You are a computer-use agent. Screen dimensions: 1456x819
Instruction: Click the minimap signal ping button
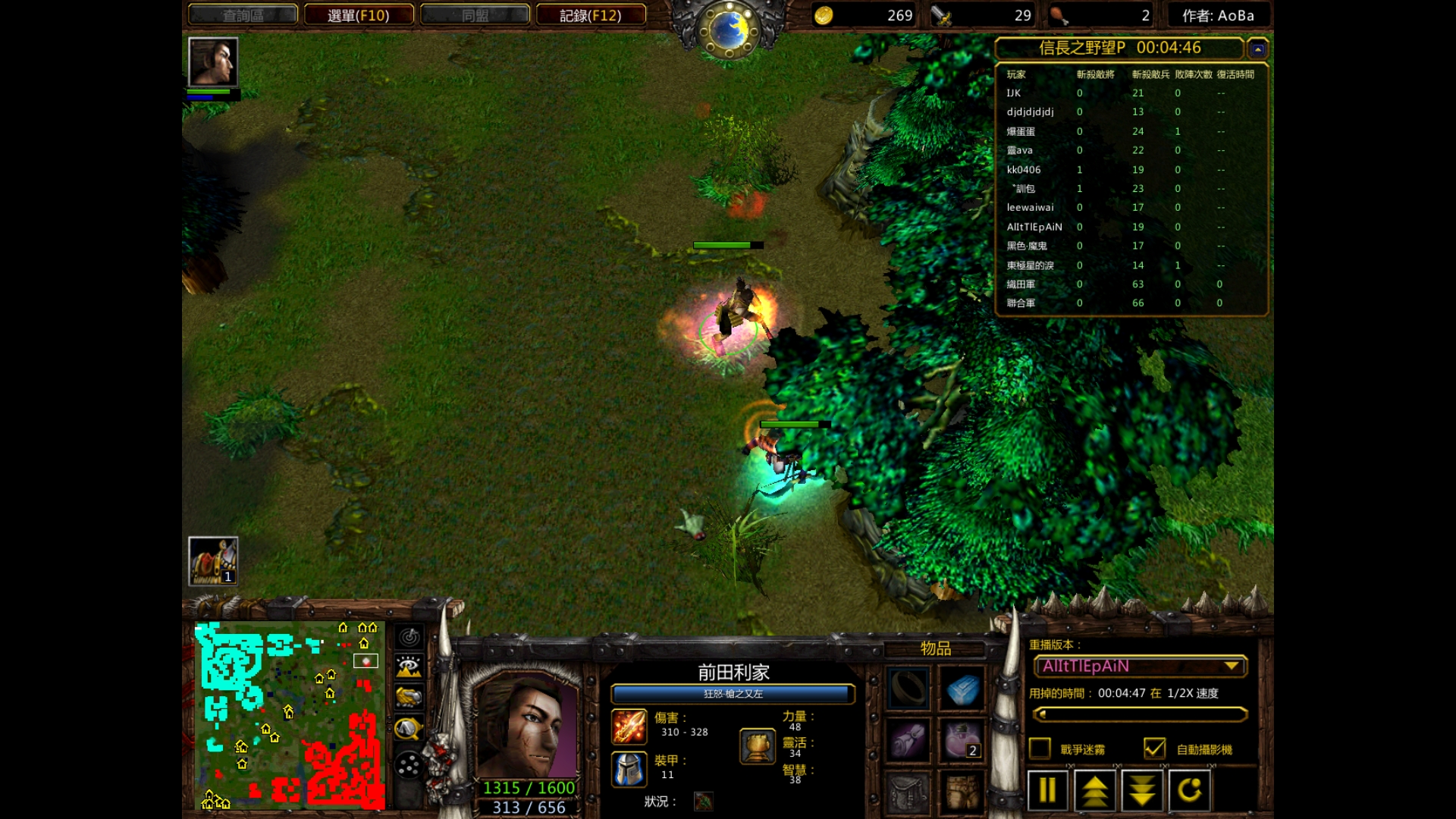[409, 637]
